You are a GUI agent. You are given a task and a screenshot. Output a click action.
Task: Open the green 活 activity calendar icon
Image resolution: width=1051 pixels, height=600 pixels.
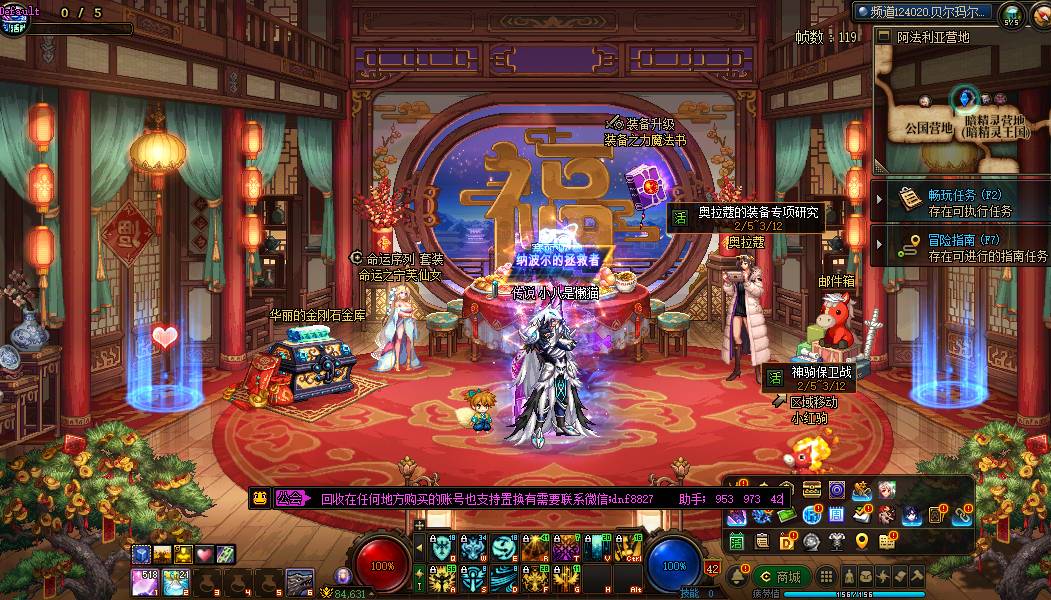click(737, 541)
